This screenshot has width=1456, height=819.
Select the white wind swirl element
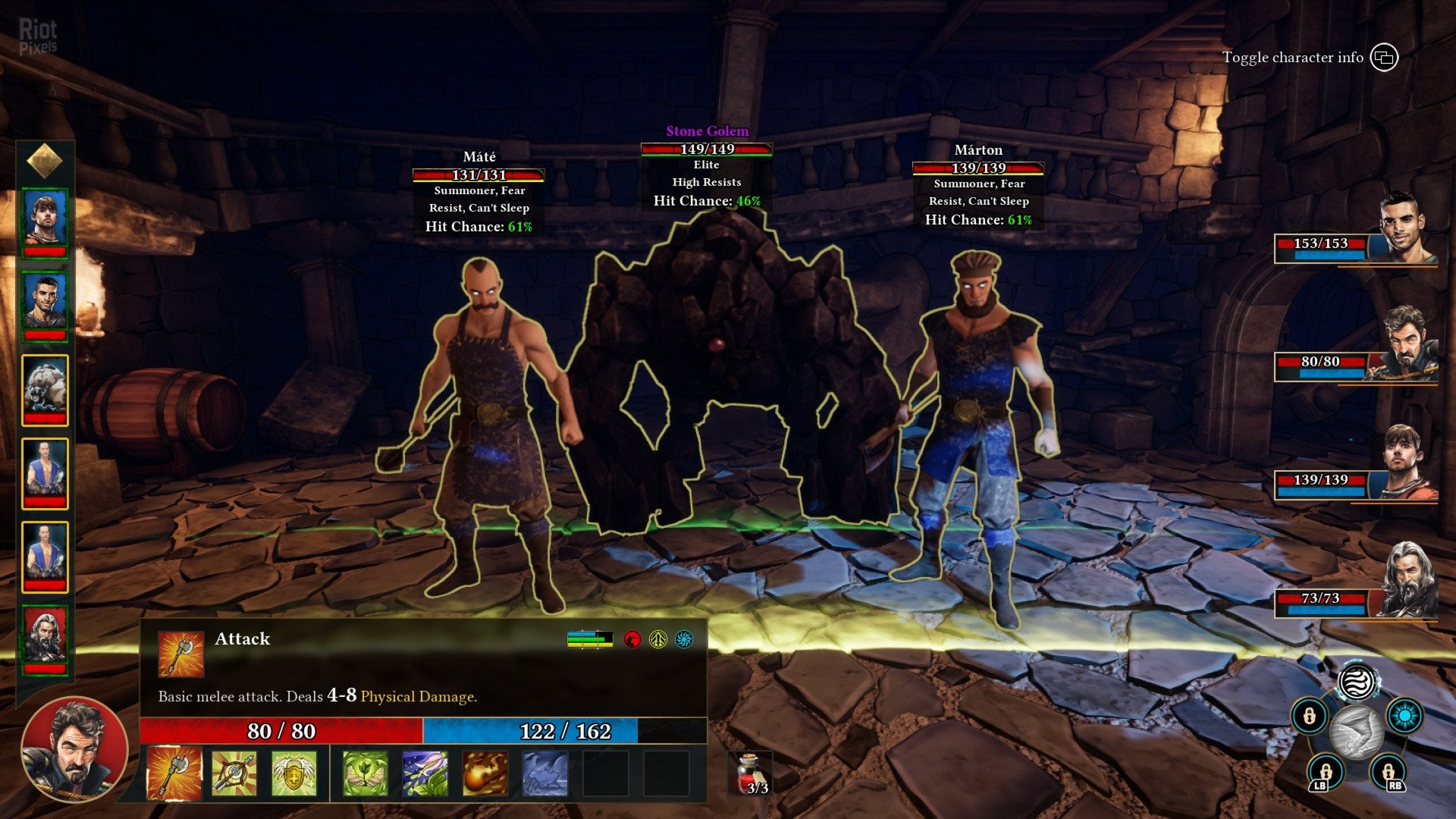(x=1357, y=682)
